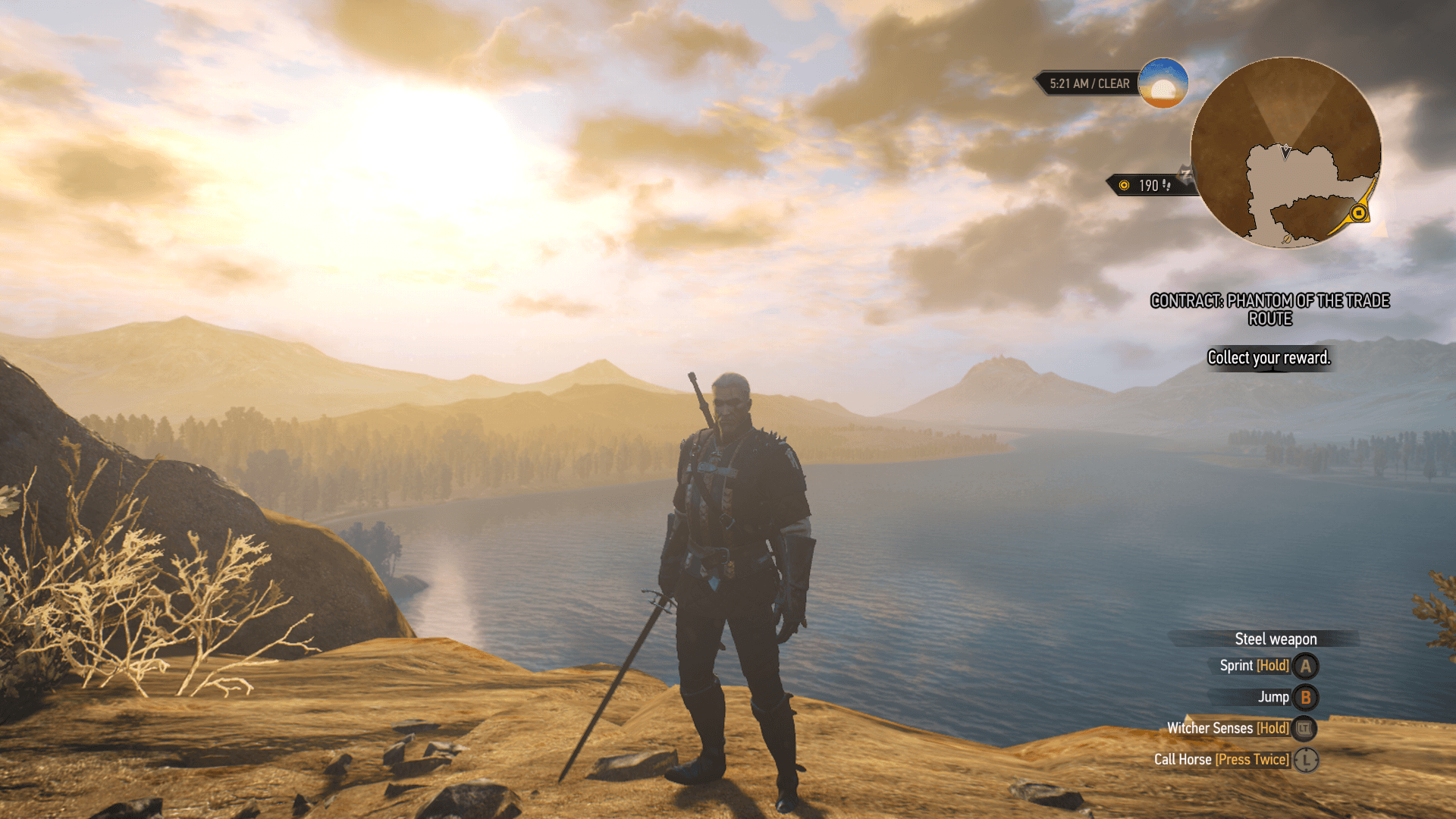
Task: Open the Phantom of the Trade Route contract tracker
Action: pyautogui.click(x=1269, y=309)
